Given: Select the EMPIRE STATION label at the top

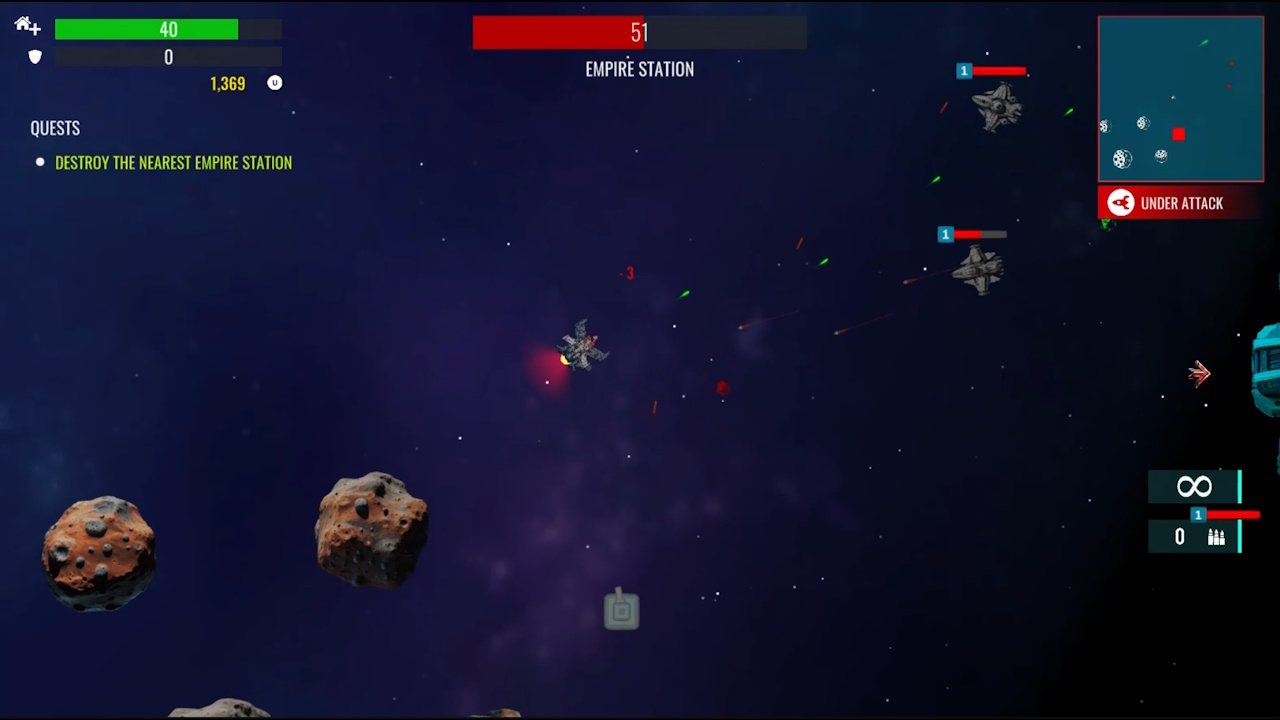Looking at the screenshot, I should click(x=639, y=69).
